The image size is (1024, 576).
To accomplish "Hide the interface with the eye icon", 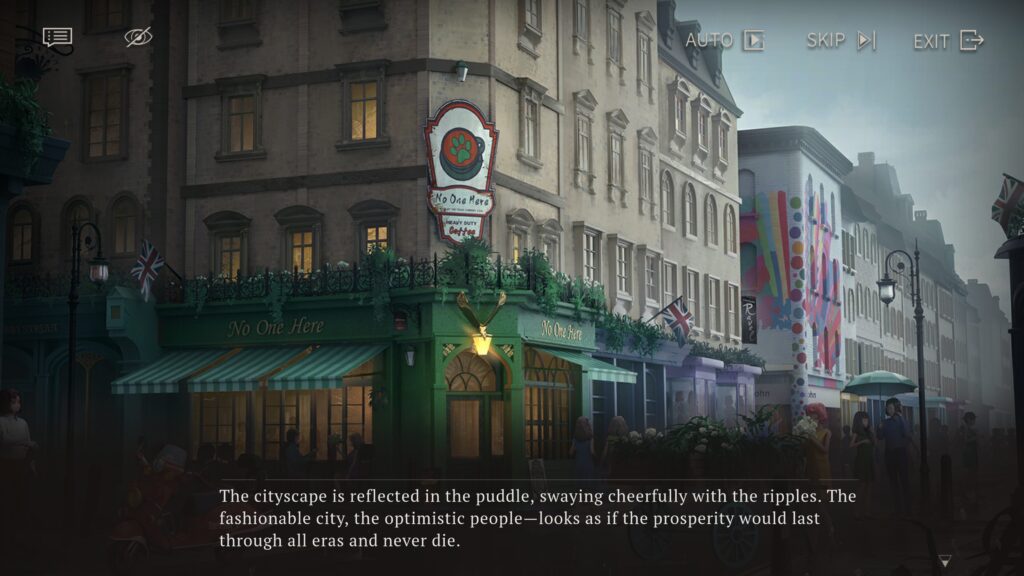I will pyautogui.click(x=138, y=37).
